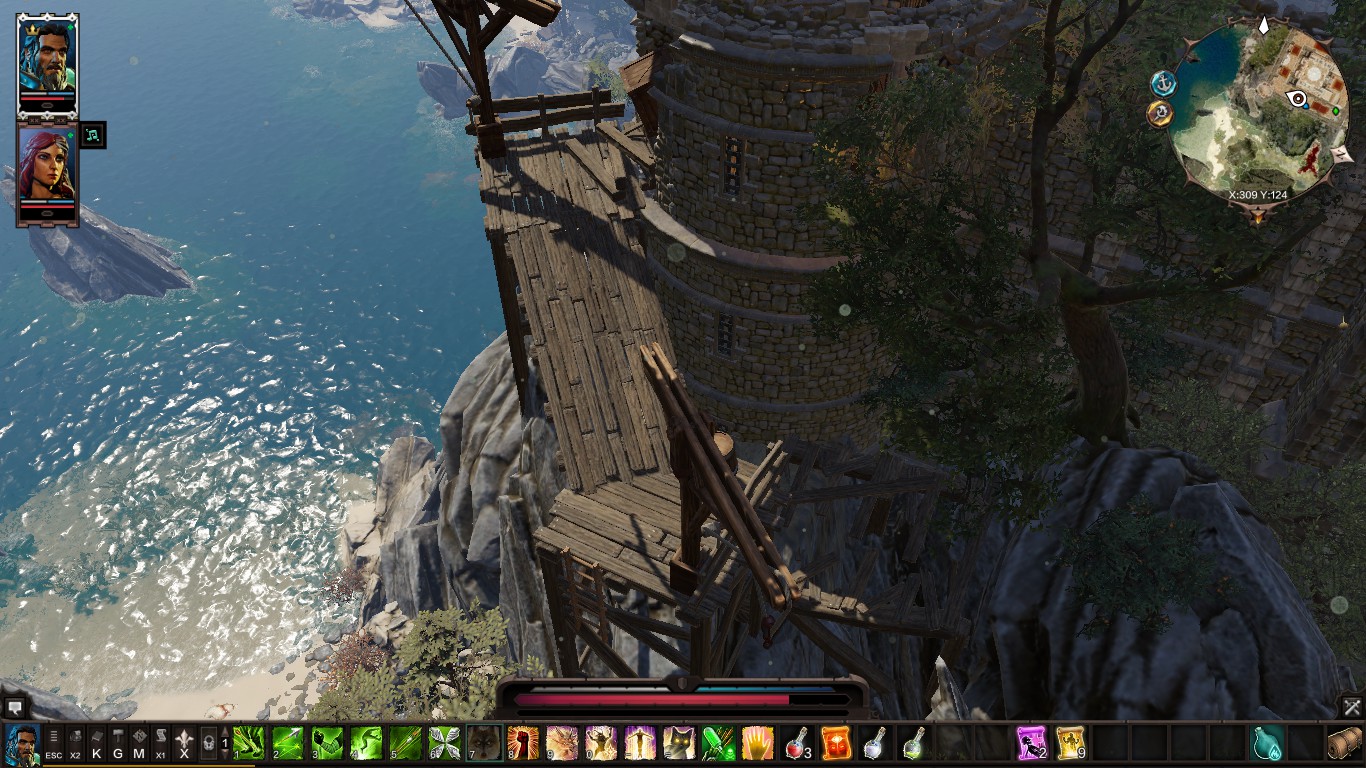Select the teal flask with flame icon
The image size is (1366, 768).
pyautogui.click(x=1267, y=743)
